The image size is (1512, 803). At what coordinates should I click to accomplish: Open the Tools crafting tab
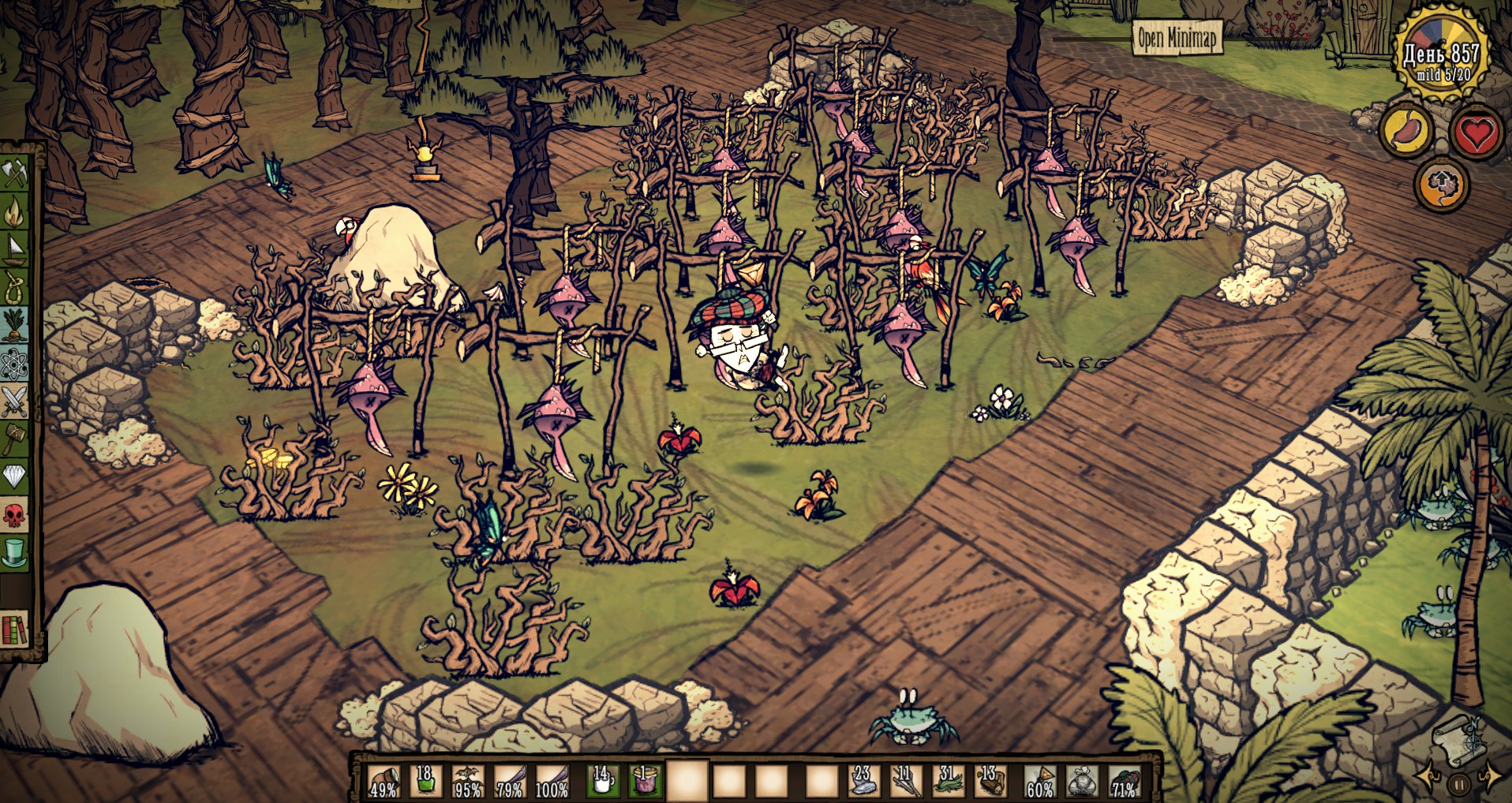pos(15,172)
